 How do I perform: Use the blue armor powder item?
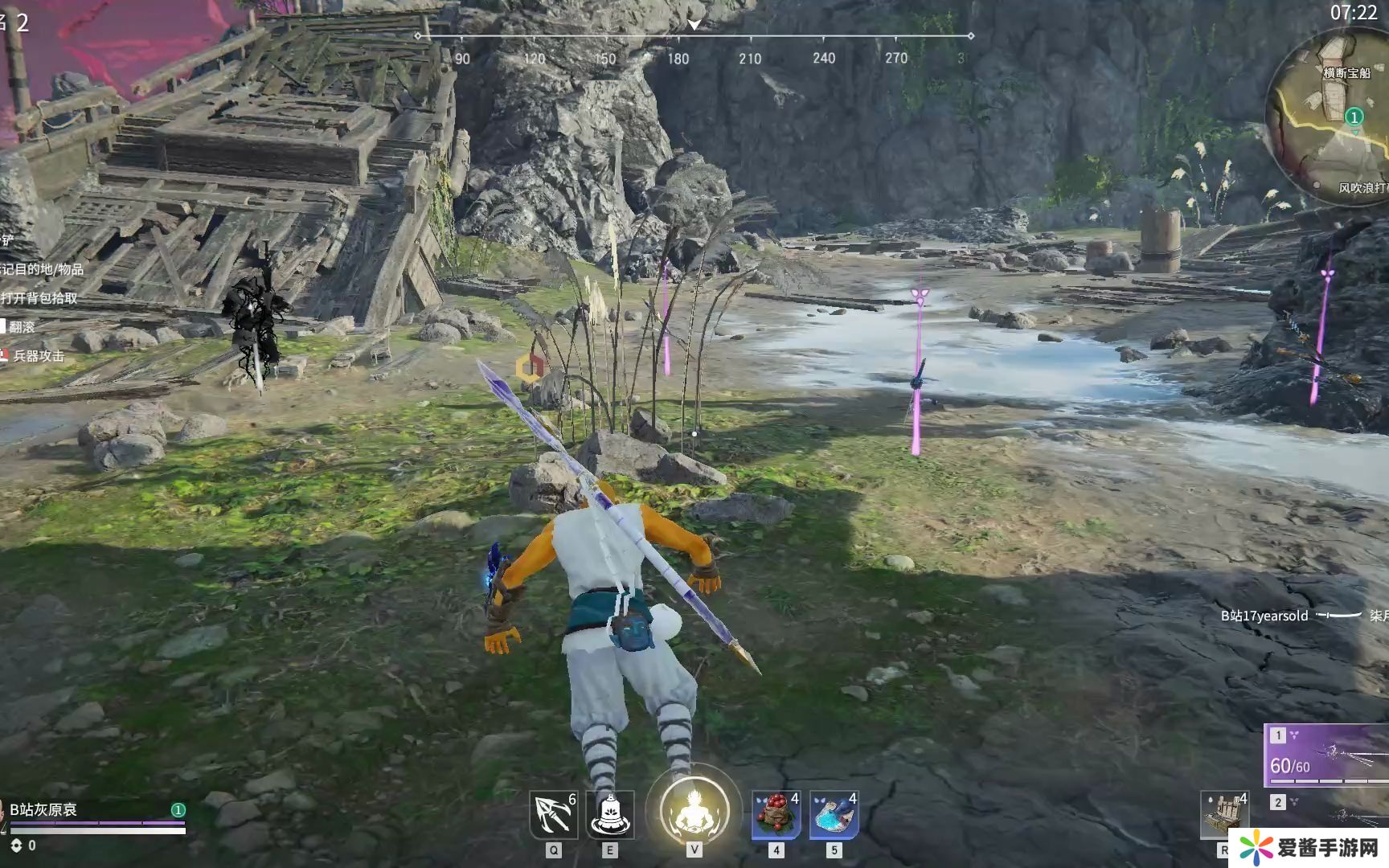click(x=834, y=815)
